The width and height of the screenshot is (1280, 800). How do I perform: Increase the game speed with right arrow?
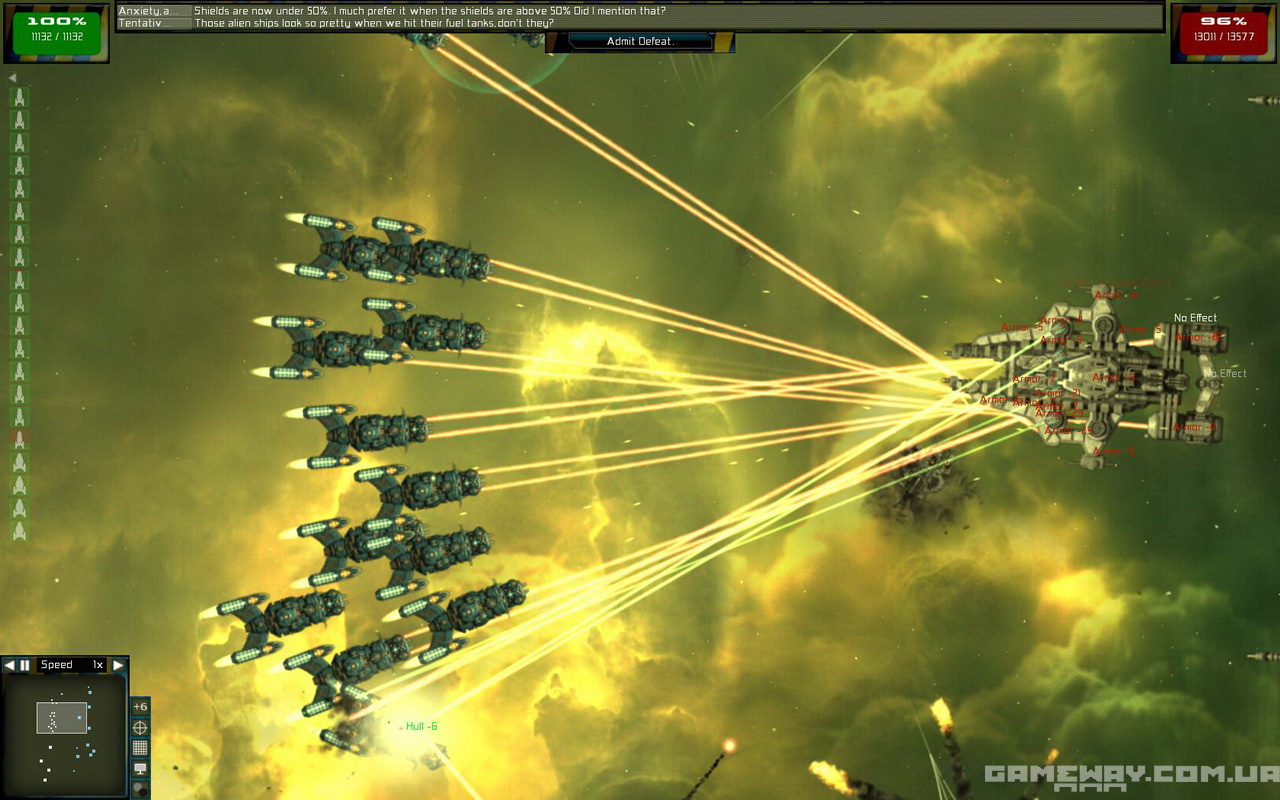(x=118, y=665)
